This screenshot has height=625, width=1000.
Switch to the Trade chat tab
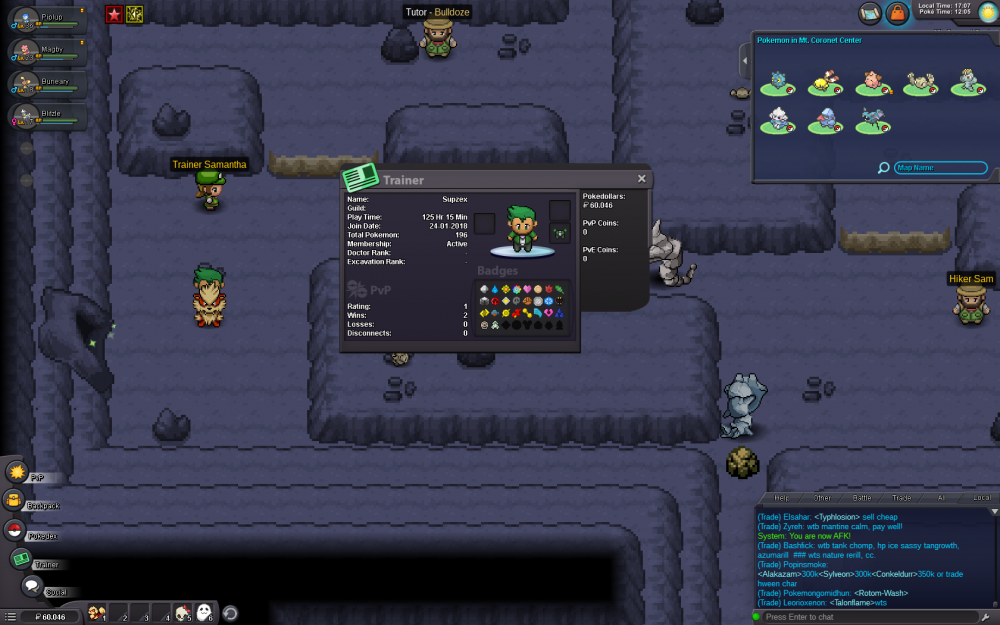902,497
